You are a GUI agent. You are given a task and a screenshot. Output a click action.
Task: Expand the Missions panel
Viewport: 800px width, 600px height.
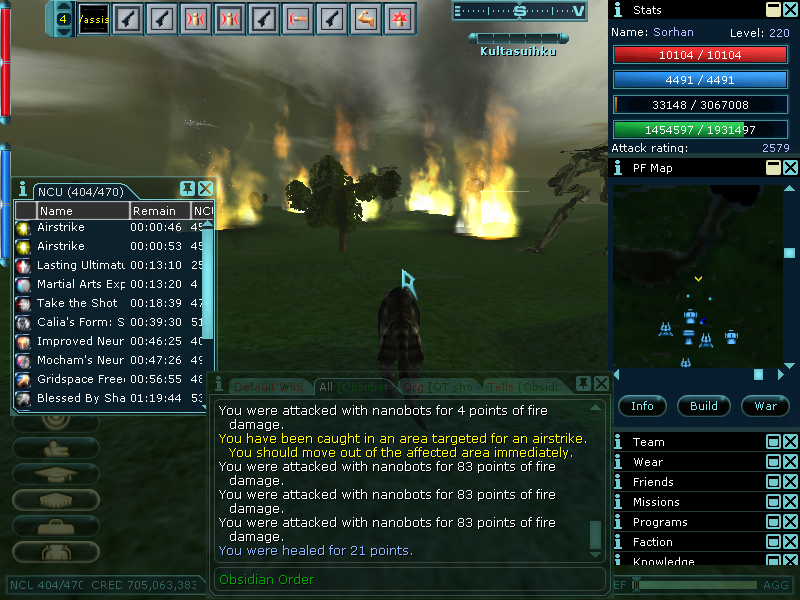click(773, 502)
